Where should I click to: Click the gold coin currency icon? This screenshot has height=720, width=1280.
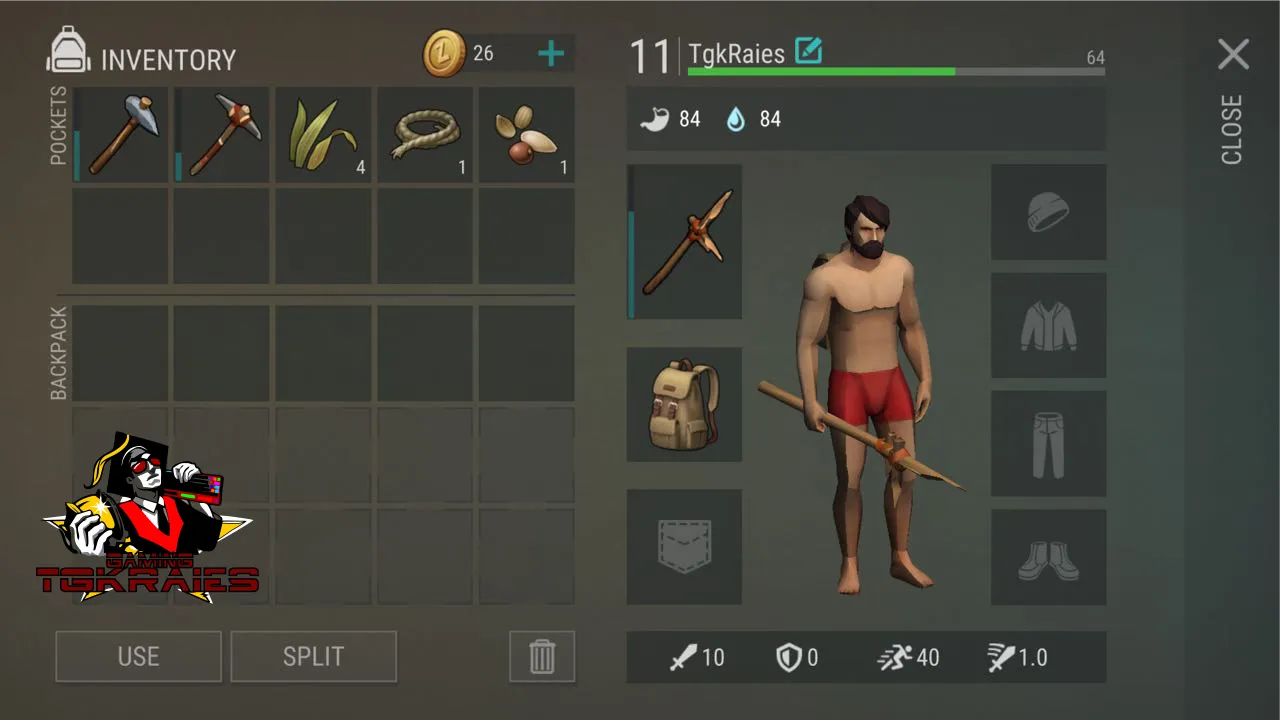click(444, 54)
